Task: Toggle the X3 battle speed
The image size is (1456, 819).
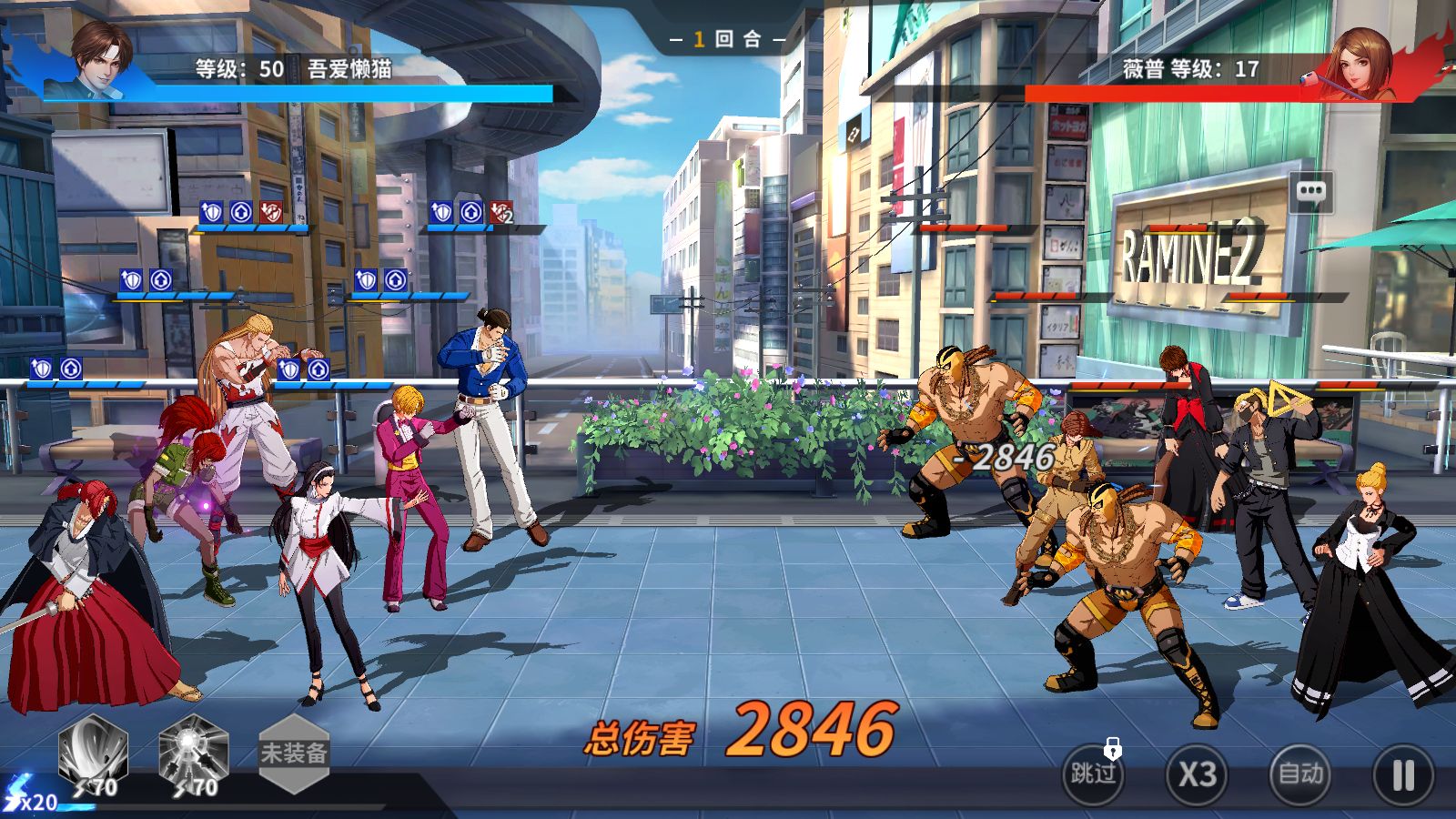Action: click(x=1197, y=774)
